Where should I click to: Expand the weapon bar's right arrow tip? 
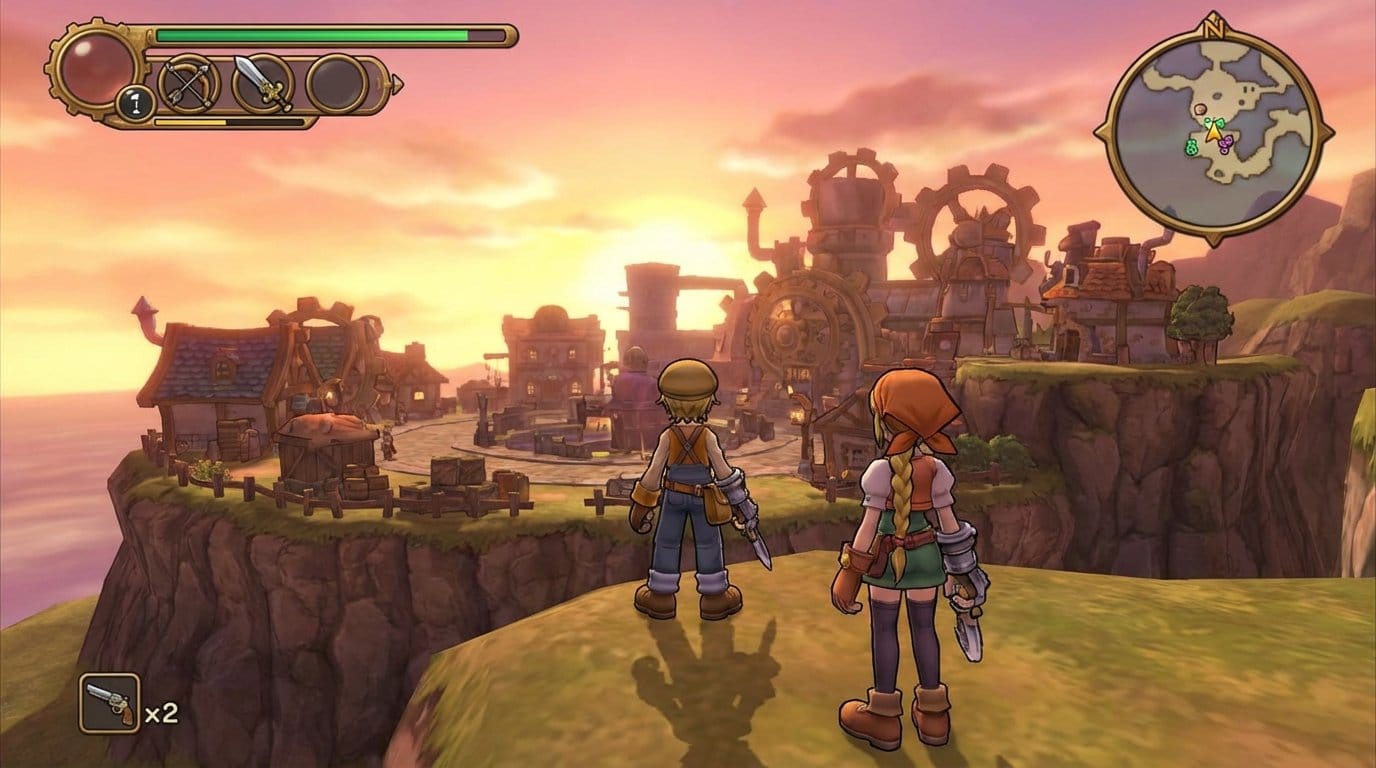(397, 84)
